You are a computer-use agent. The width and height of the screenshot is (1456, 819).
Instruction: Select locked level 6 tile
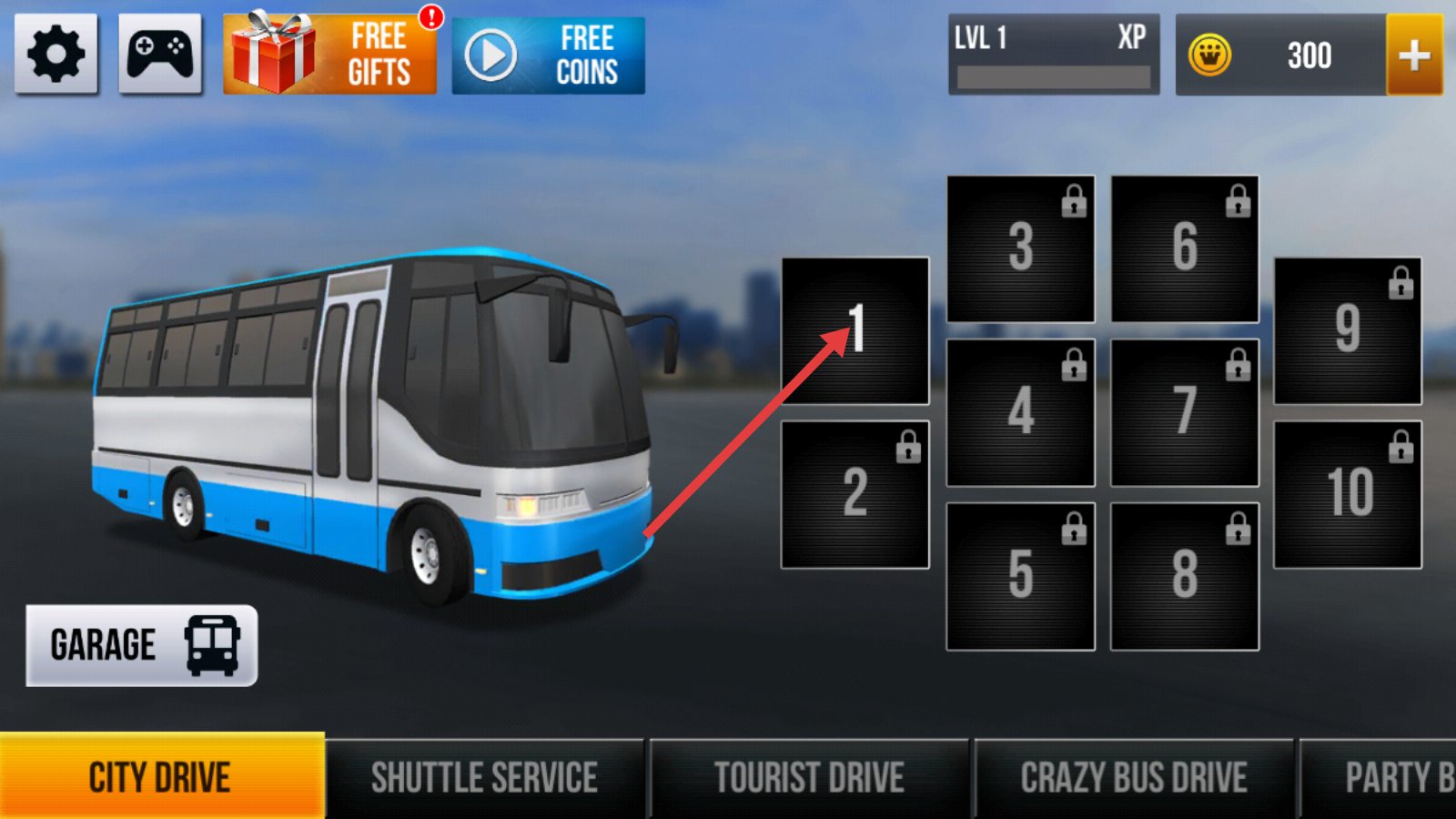1185,248
